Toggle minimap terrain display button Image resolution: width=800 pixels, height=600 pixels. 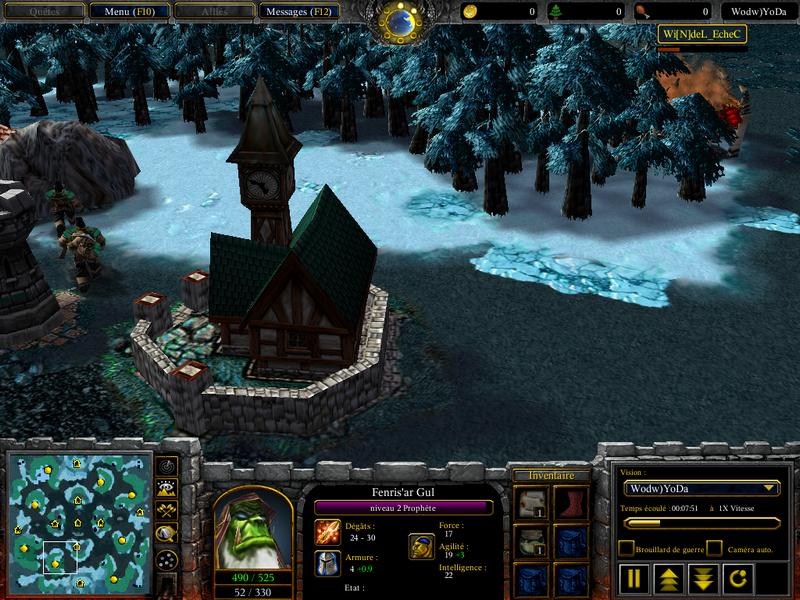[167, 488]
